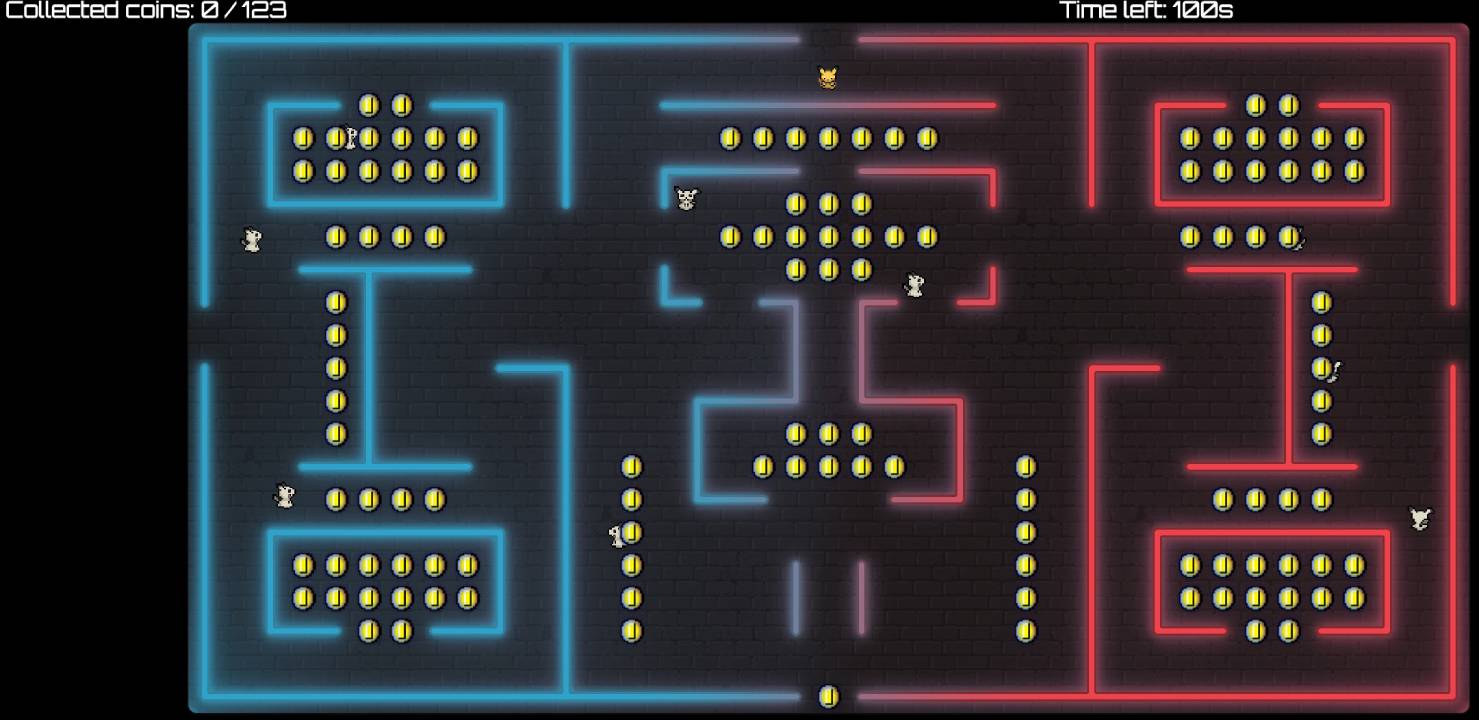Click the mouse sprite on the left blue wall
Viewport: 1479px width, 720px height.
pos(250,240)
